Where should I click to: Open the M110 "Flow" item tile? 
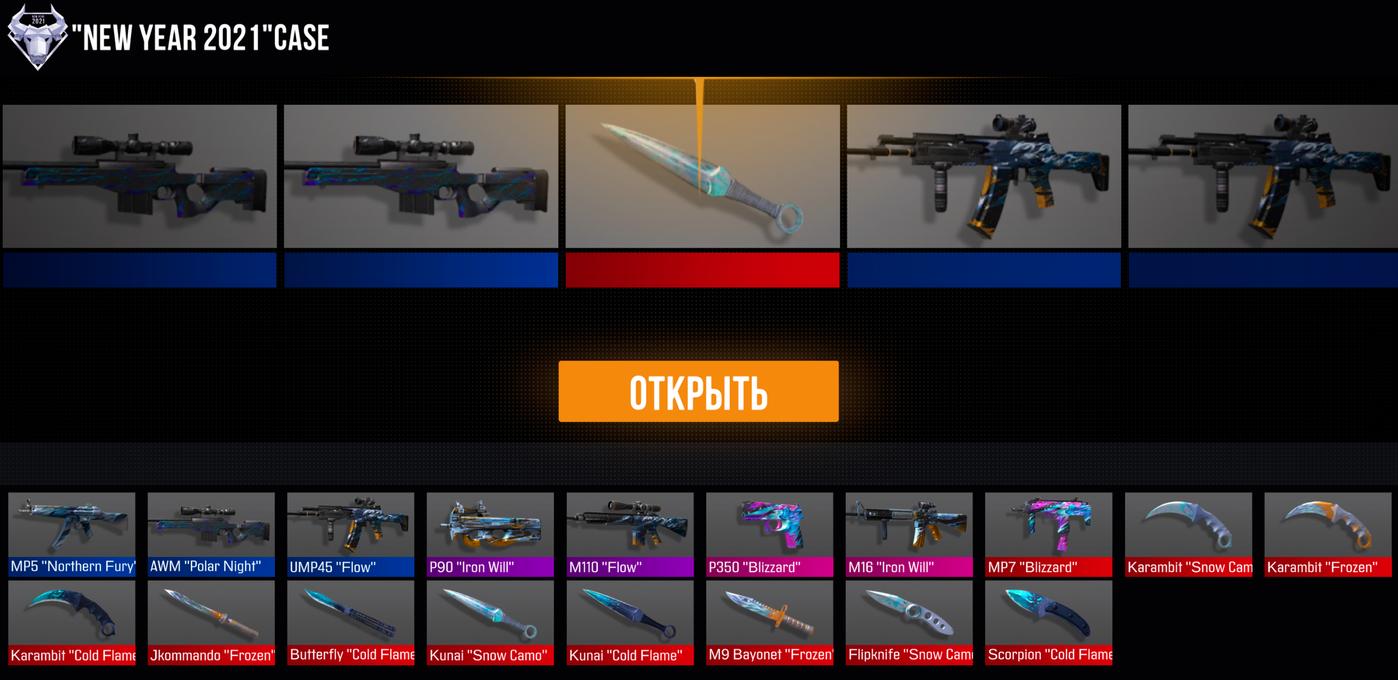pos(630,534)
